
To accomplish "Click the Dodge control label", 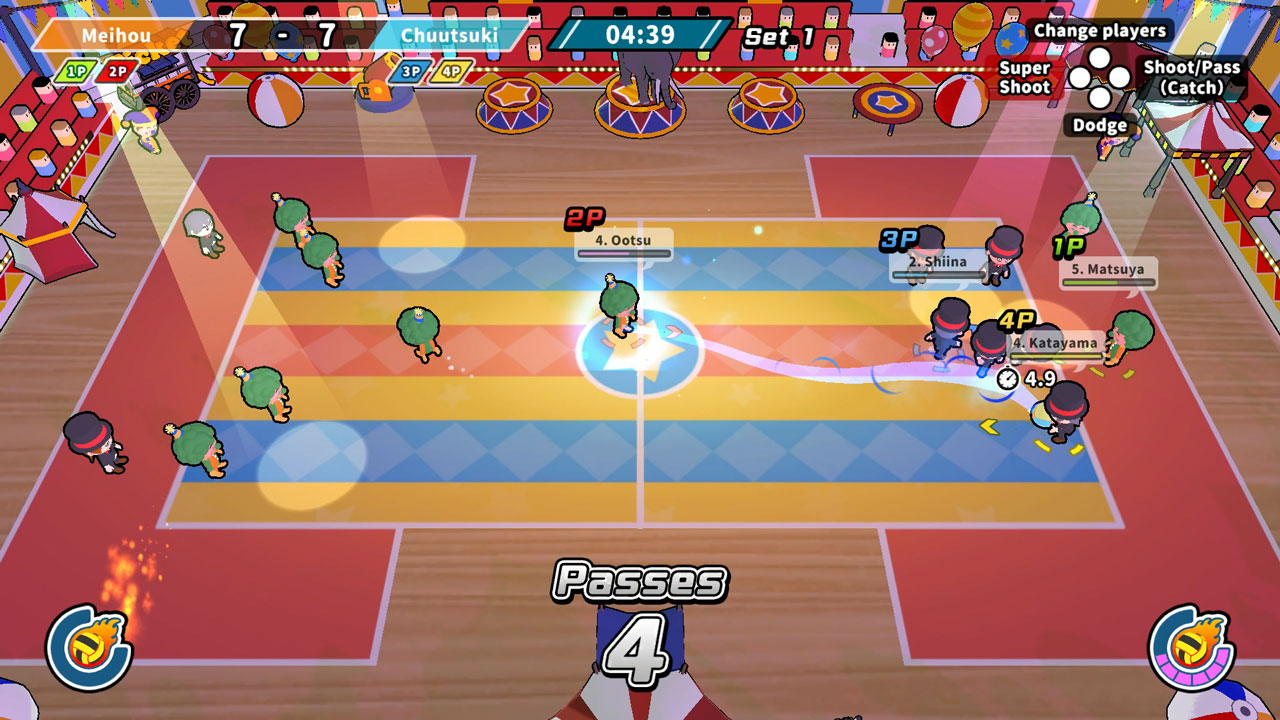I will tap(1103, 125).
